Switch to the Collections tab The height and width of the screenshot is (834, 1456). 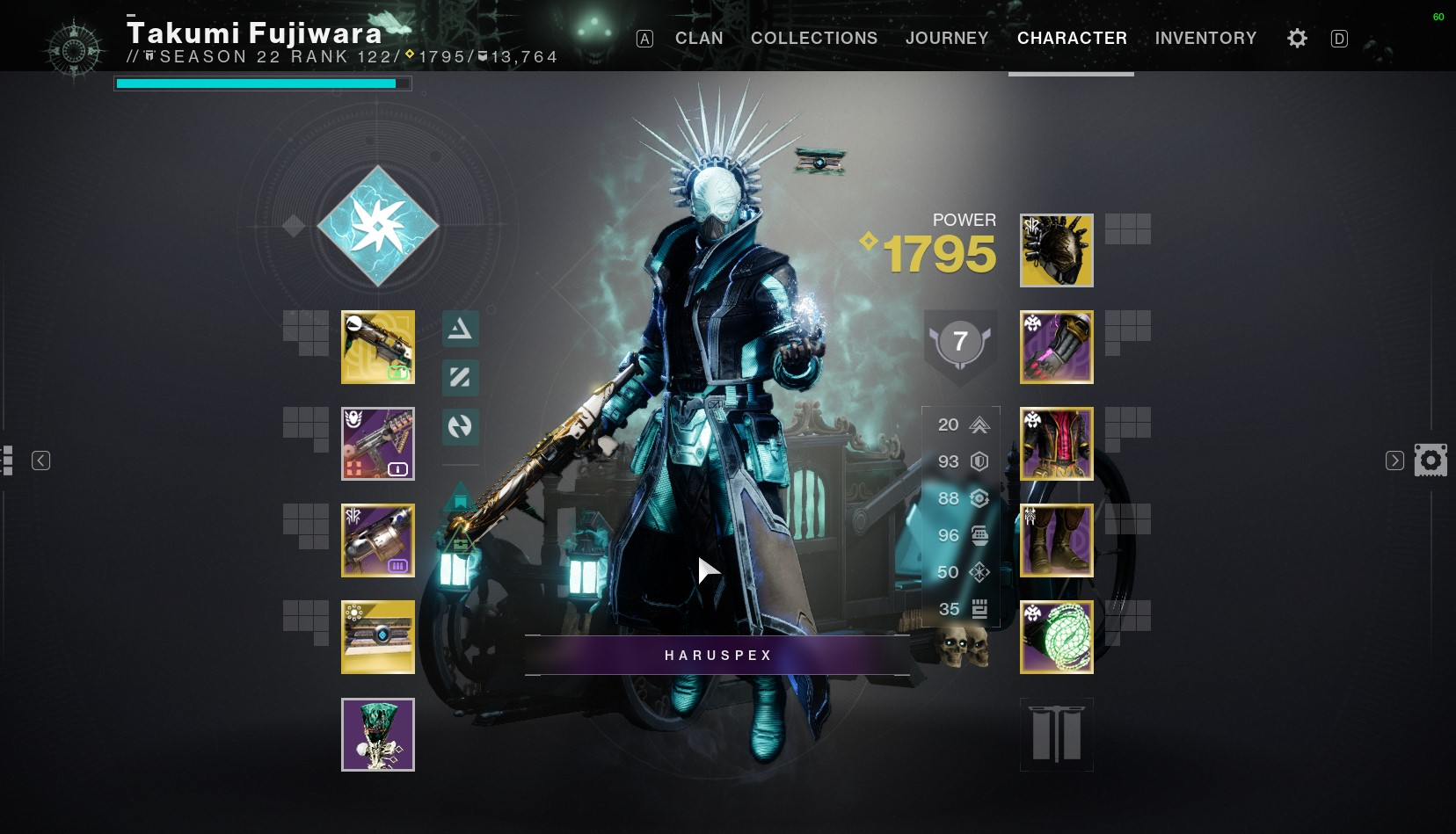[x=814, y=38]
